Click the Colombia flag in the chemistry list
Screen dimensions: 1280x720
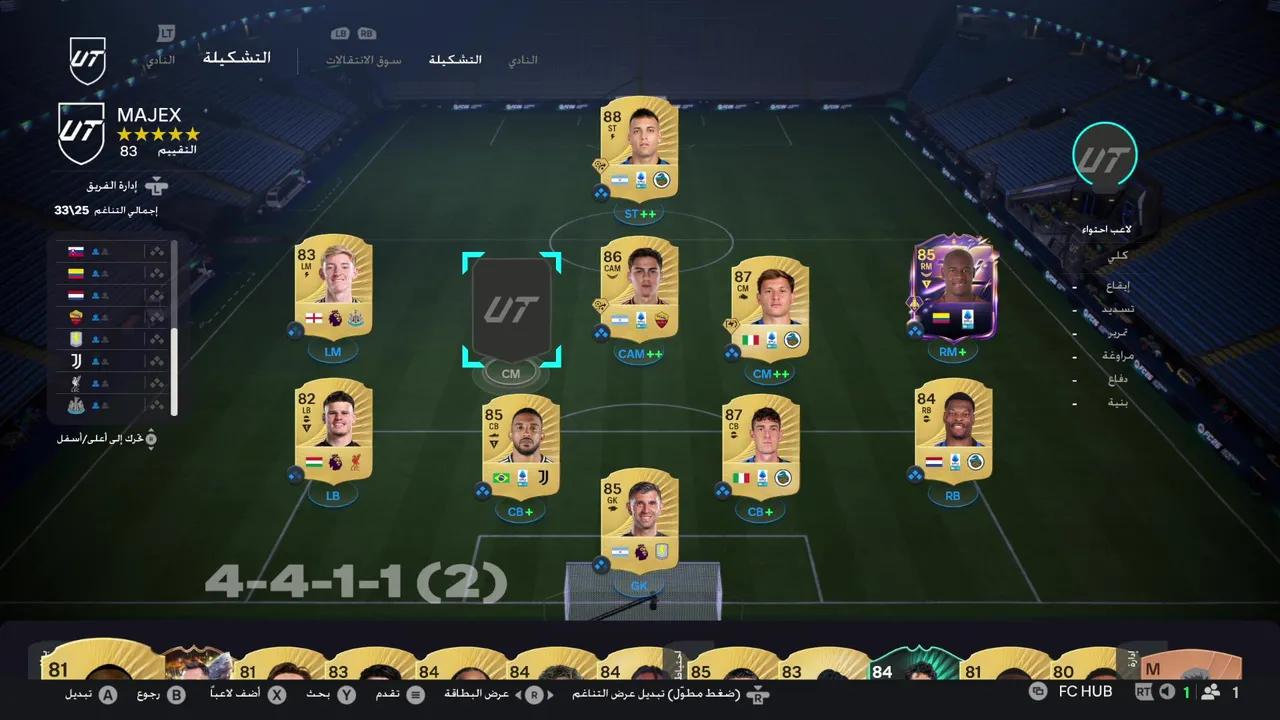click(76, 275)
